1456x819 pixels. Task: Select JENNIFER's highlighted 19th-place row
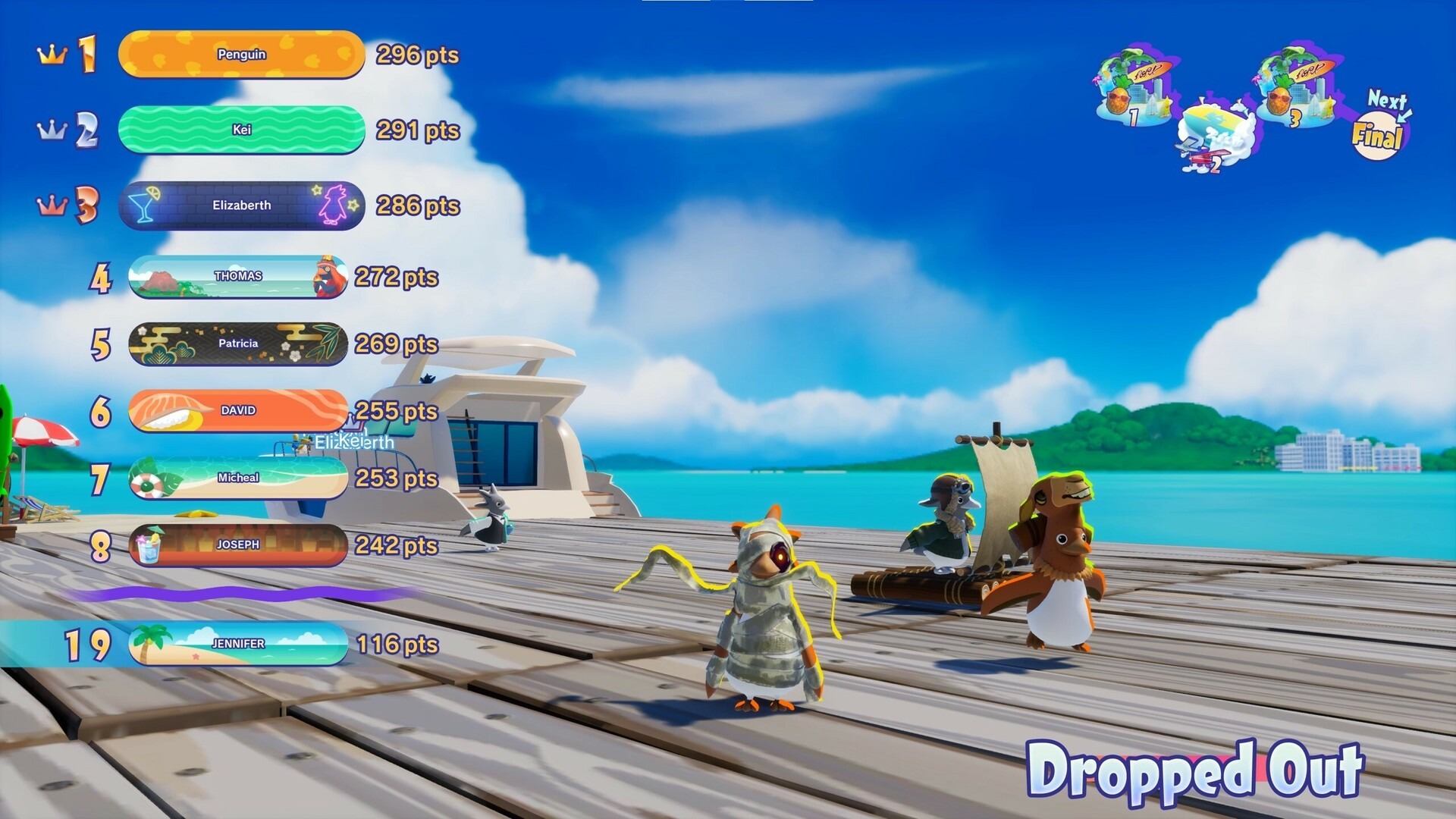pyautogui.click(x=238, y=644)
